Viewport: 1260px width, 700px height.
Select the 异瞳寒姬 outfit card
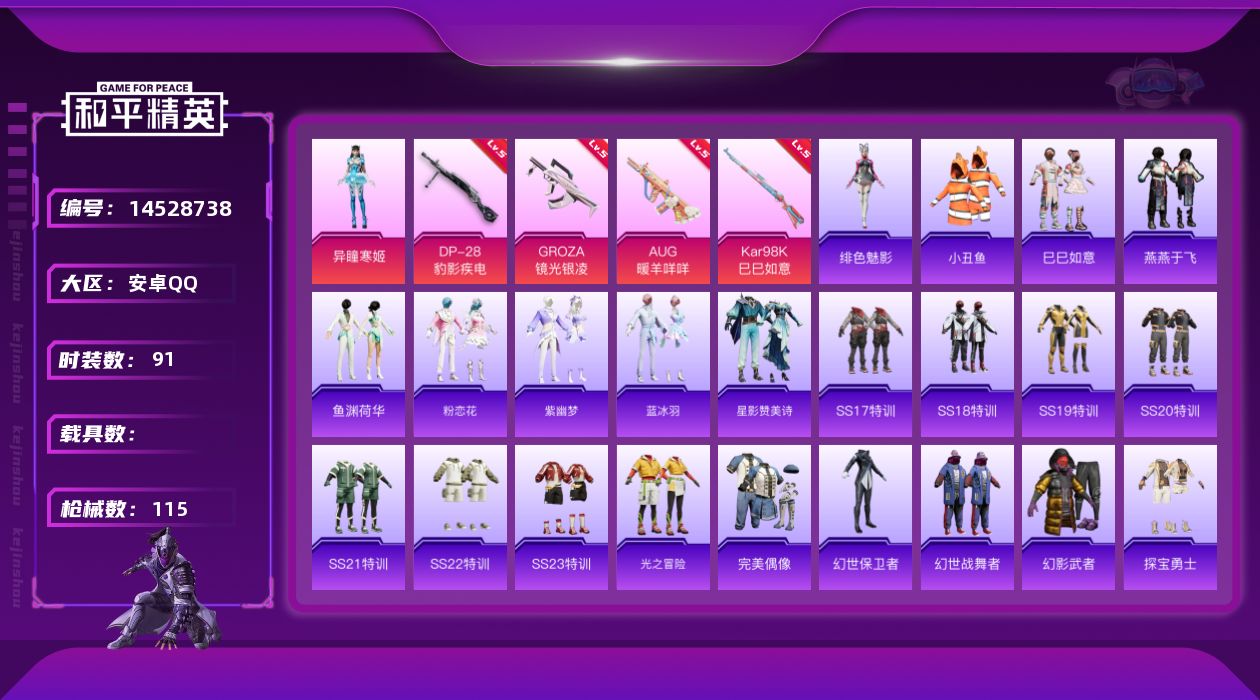358,211
